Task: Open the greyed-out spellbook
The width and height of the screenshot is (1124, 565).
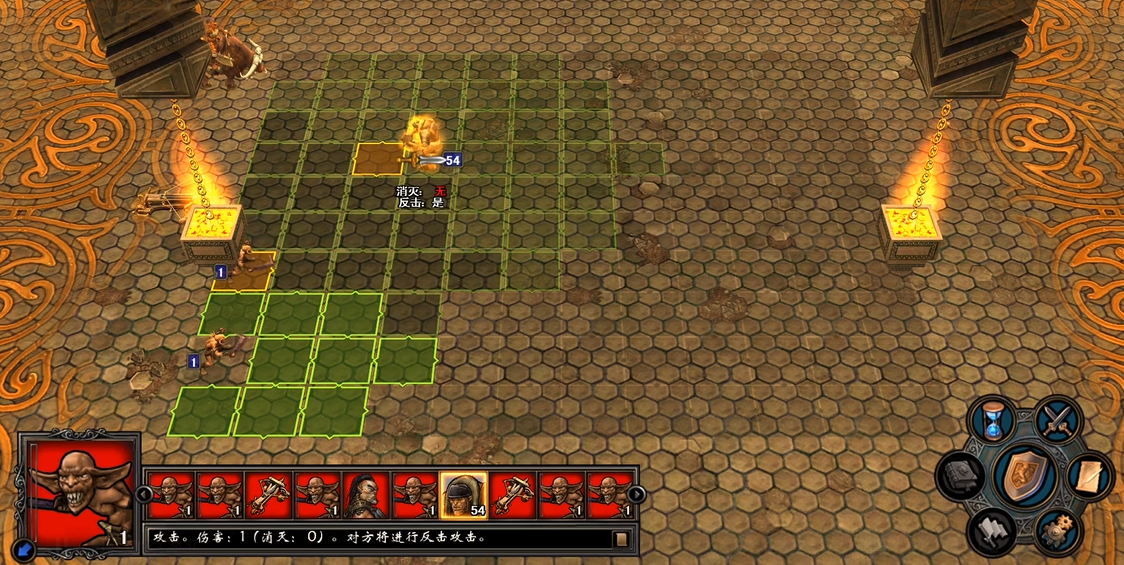Action: [x=962, y=477]
